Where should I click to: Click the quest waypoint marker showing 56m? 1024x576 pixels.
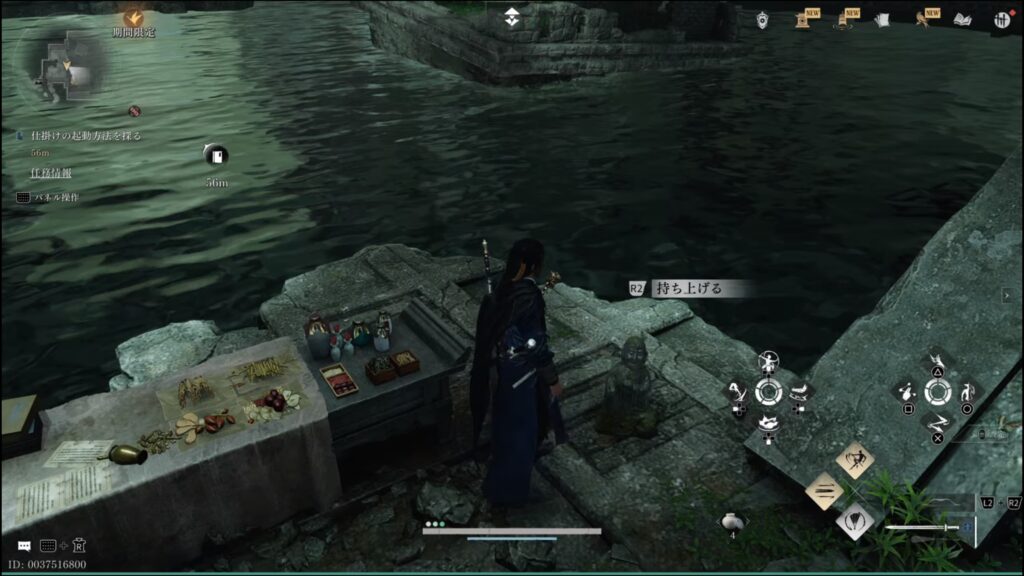click(x=216, y=155)
